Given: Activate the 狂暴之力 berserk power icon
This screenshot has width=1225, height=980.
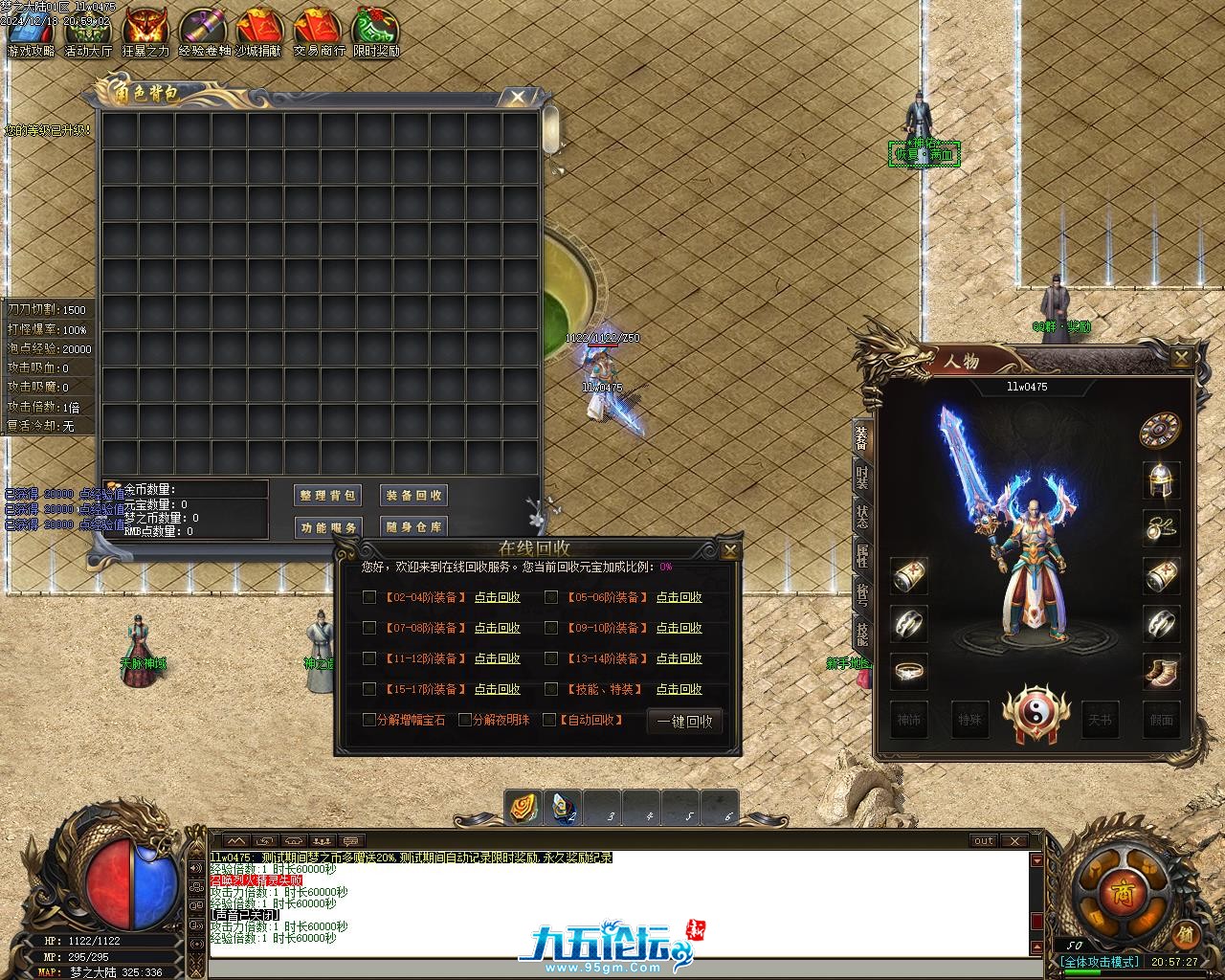Looking at the screenshot, I should coord(145,33).
